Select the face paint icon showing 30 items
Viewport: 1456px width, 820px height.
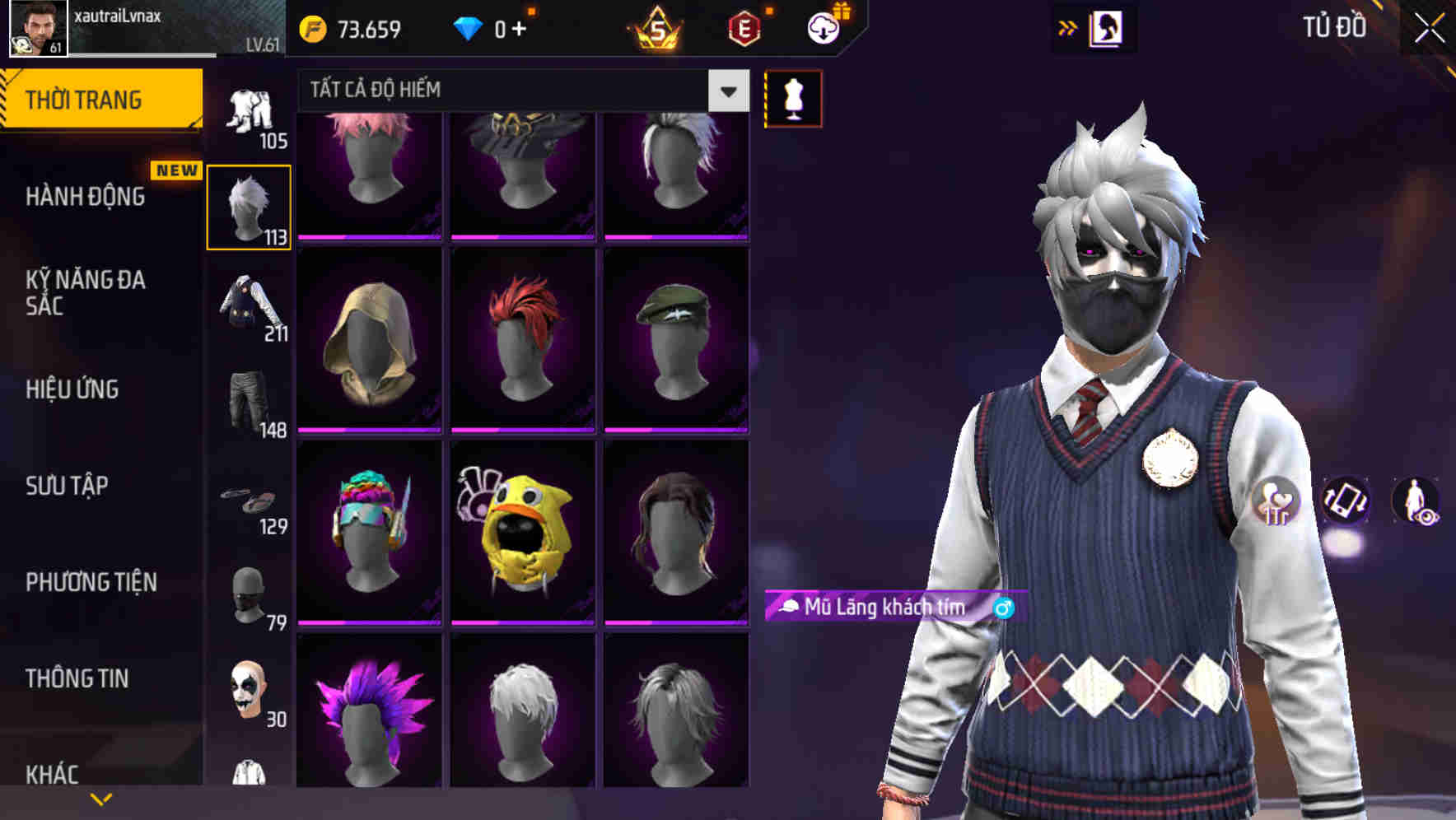(250, 692)
